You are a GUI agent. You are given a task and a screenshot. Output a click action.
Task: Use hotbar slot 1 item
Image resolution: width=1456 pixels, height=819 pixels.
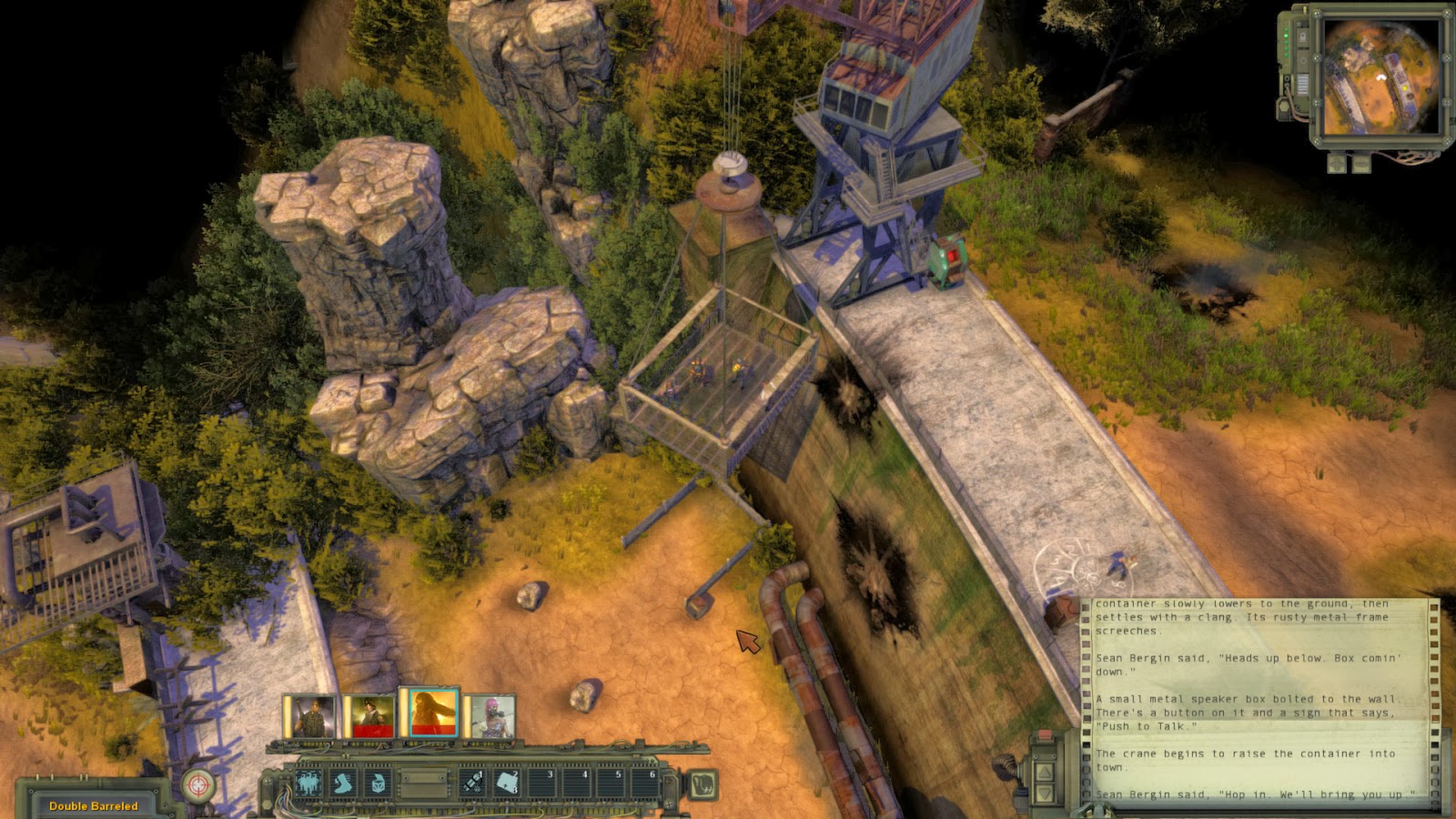(472, 784)
